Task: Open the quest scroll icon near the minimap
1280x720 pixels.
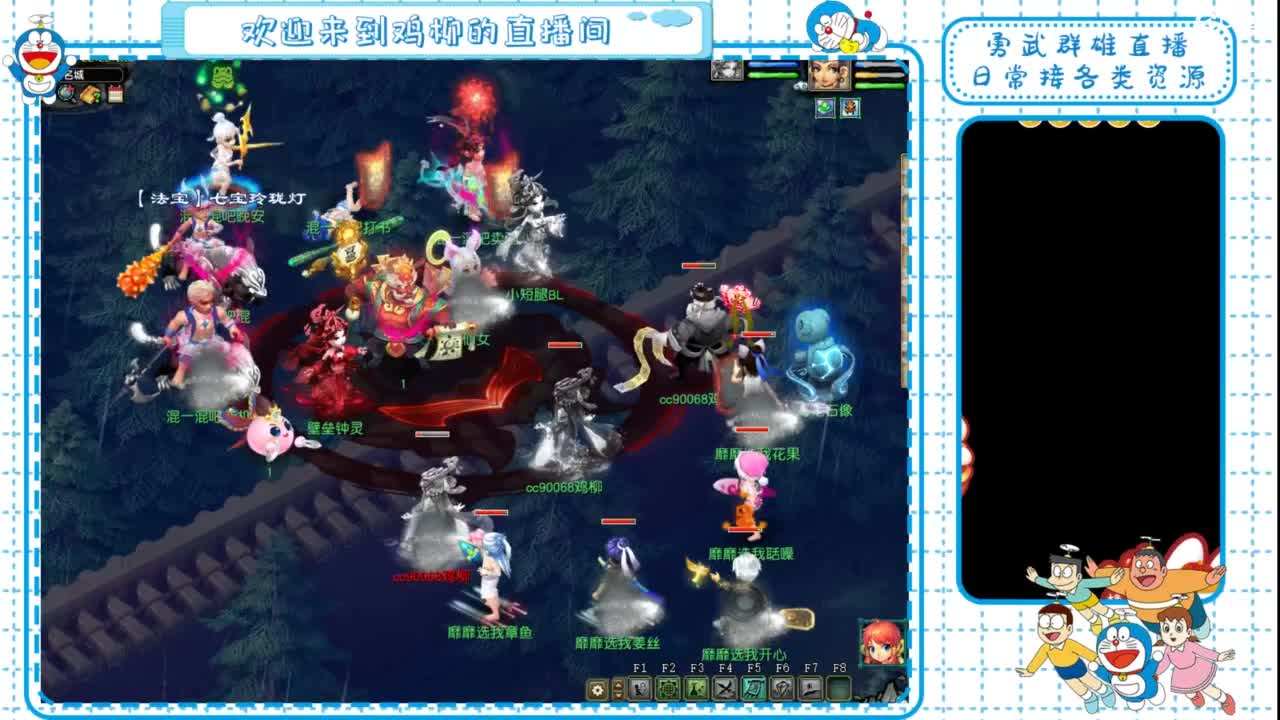Action: point(91,94)
